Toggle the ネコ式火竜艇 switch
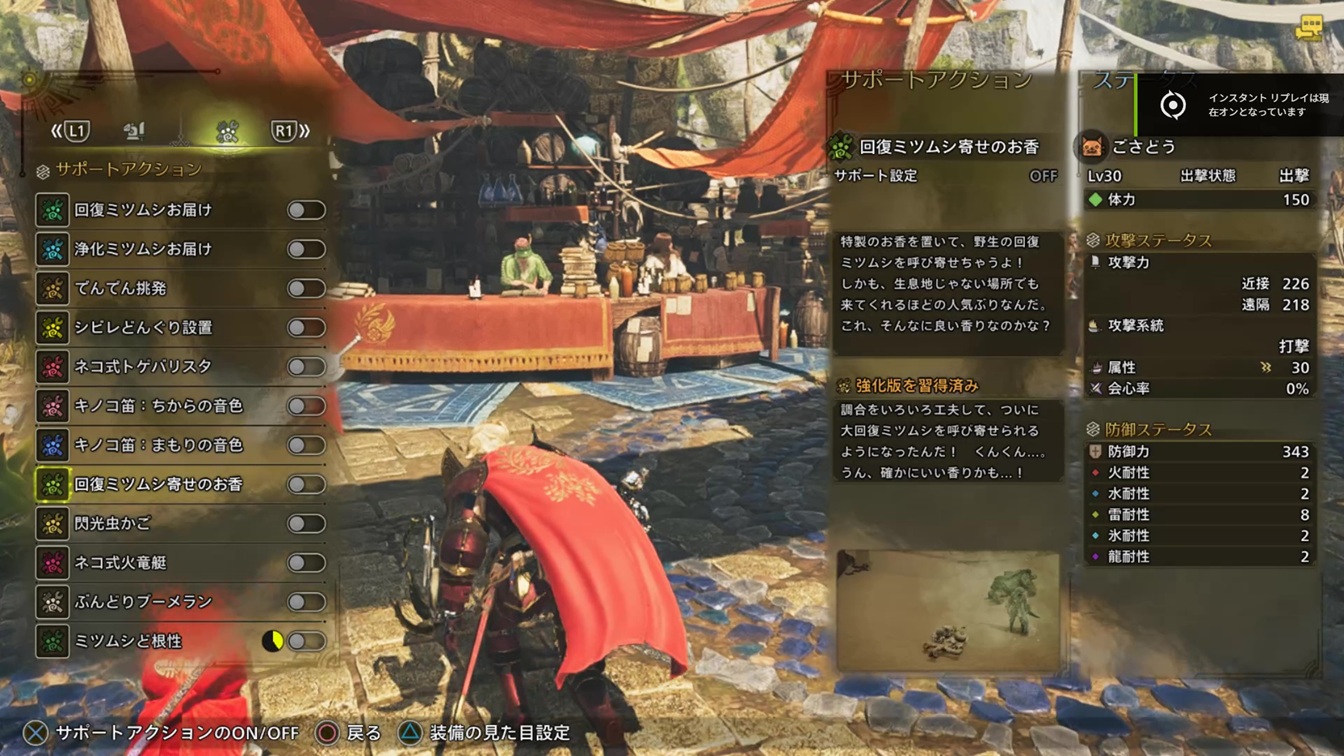Screen dimensions: 1344x756 [306, 563]
